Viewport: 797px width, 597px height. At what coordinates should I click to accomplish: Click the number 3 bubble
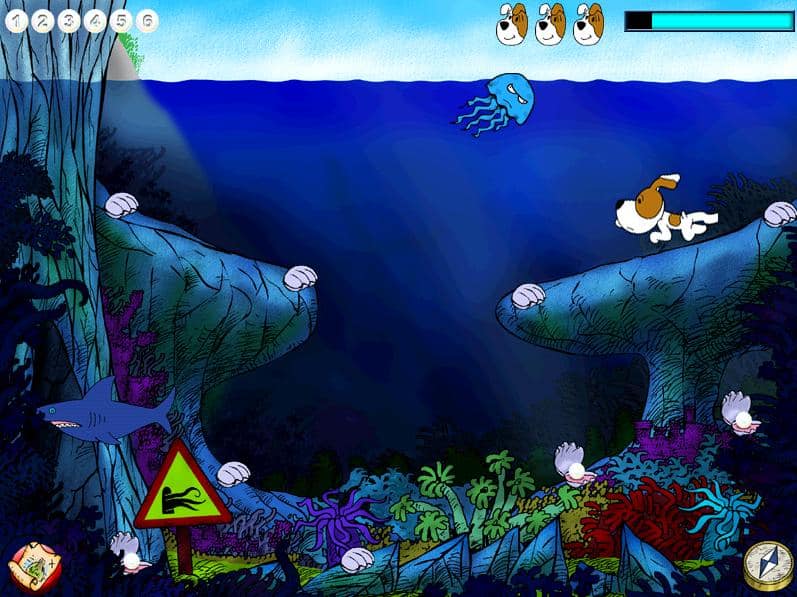(69, 20)
